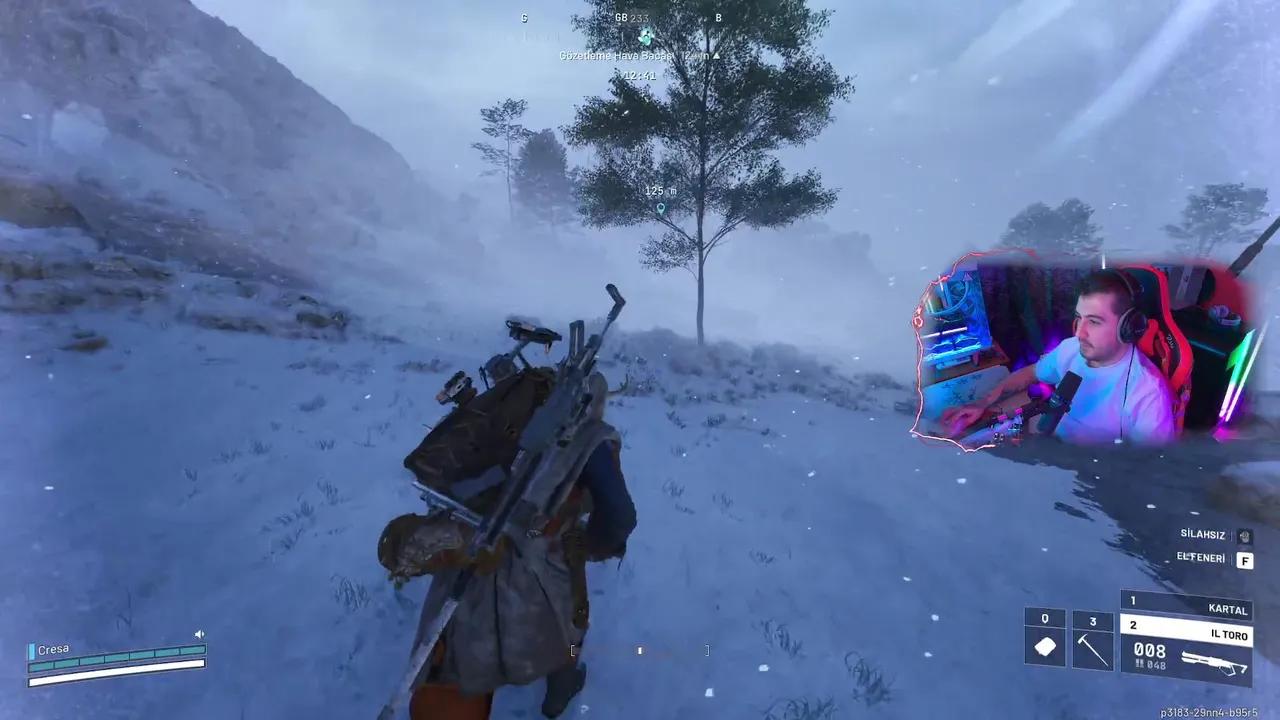Viewport: 1280px width, 720px height.
Task: Click the GB 233 compass heading marker
Action: click(630, 18)
